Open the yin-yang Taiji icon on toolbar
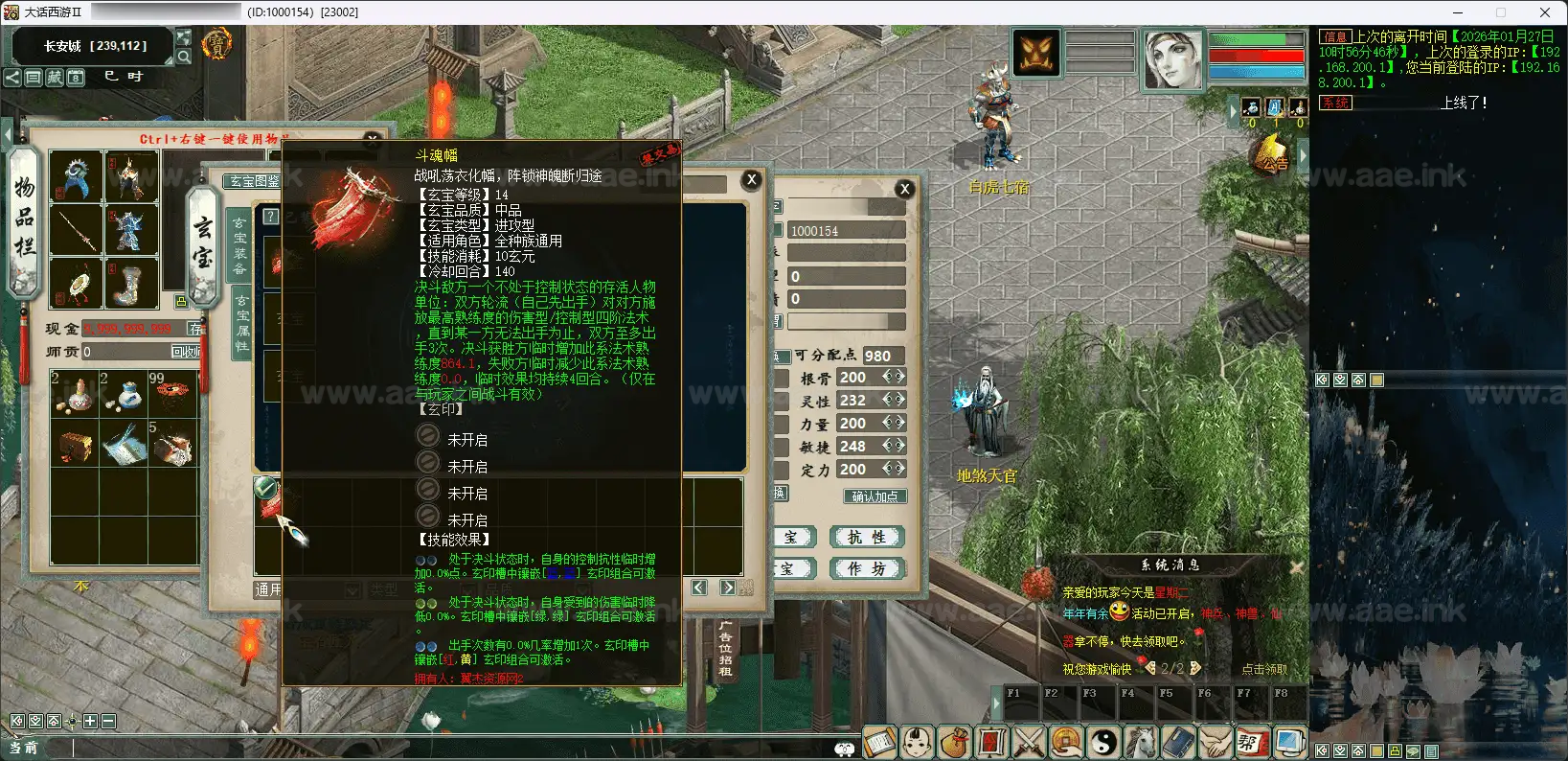This screenshot has height=761, width=1568. coord(1103,743)
